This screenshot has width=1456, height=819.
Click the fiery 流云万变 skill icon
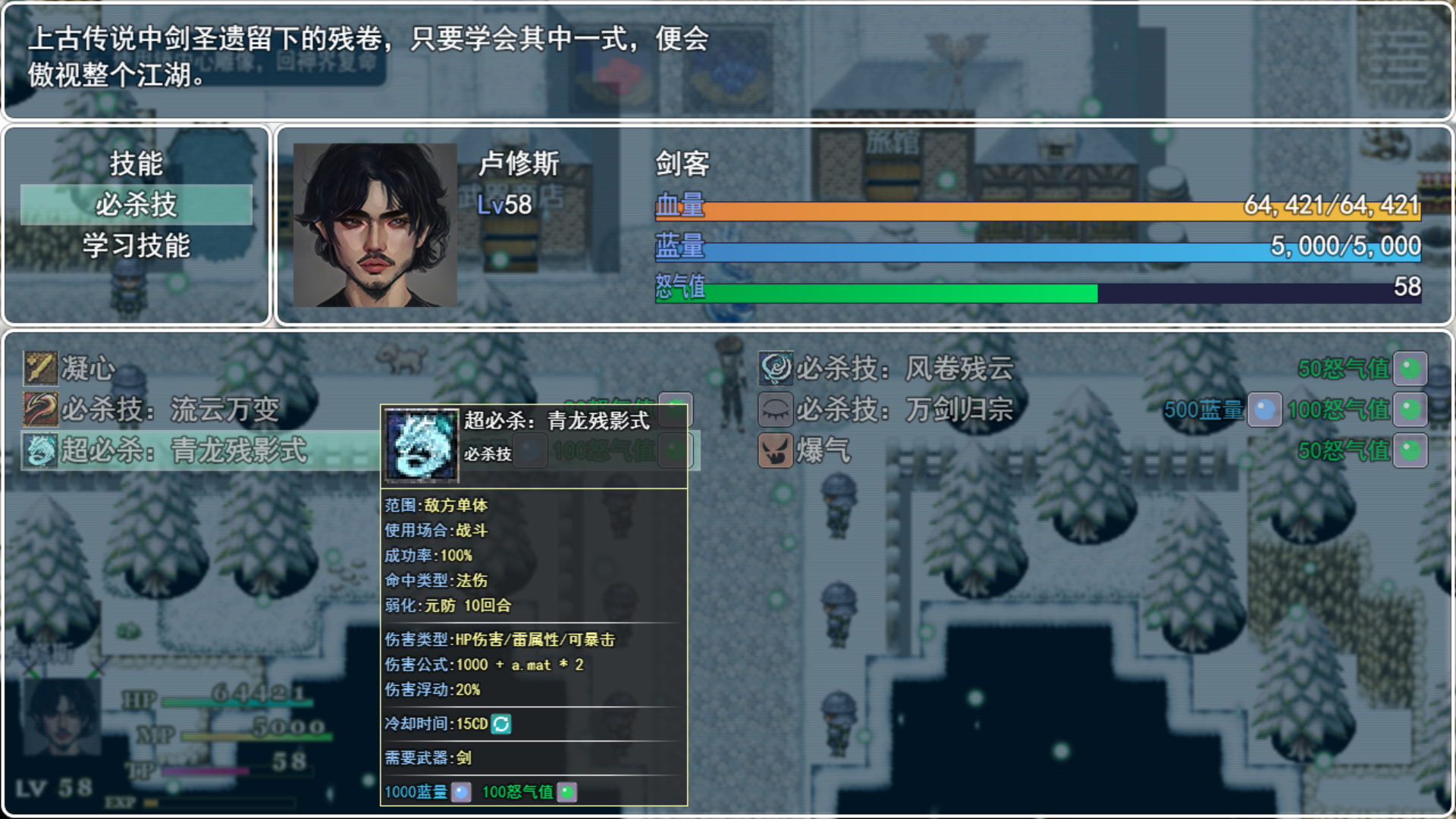(x=39, y=409)
